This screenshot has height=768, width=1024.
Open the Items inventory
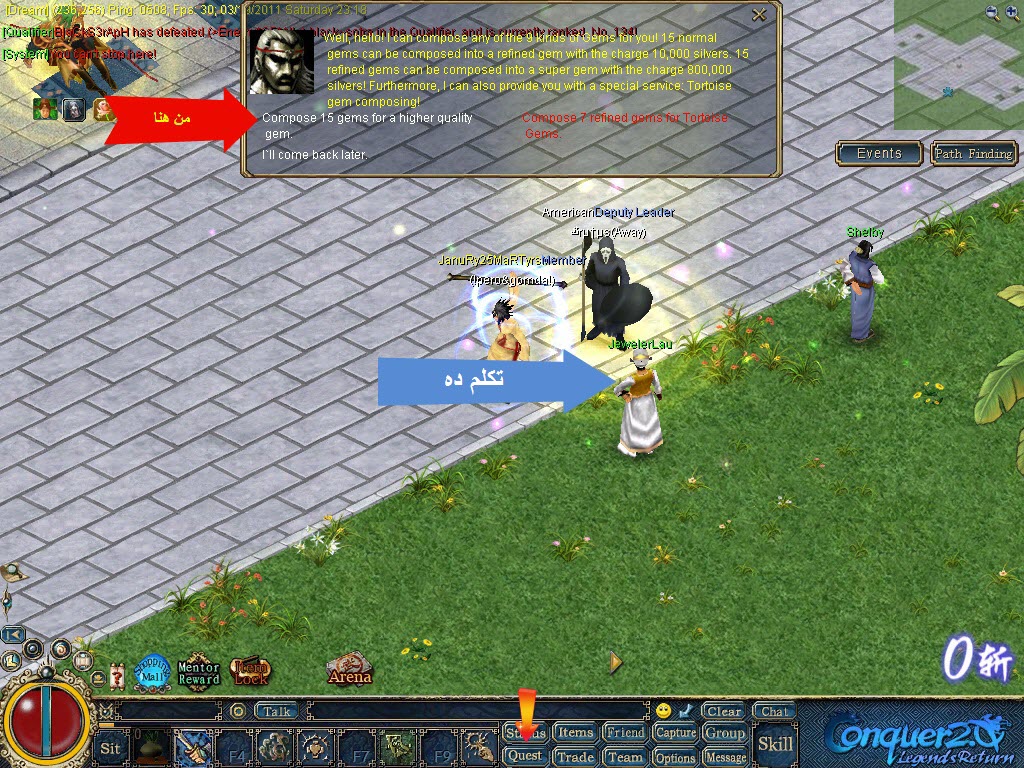(575, 733)
